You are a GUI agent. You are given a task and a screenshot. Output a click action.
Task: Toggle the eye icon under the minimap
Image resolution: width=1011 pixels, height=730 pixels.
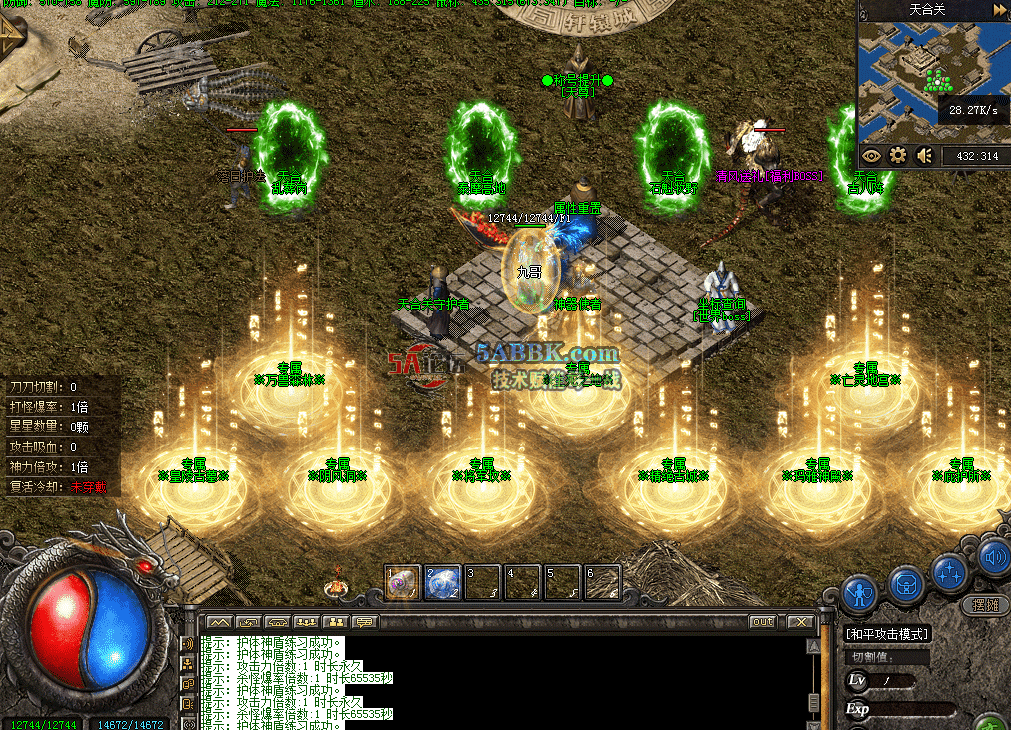[871, 156]
